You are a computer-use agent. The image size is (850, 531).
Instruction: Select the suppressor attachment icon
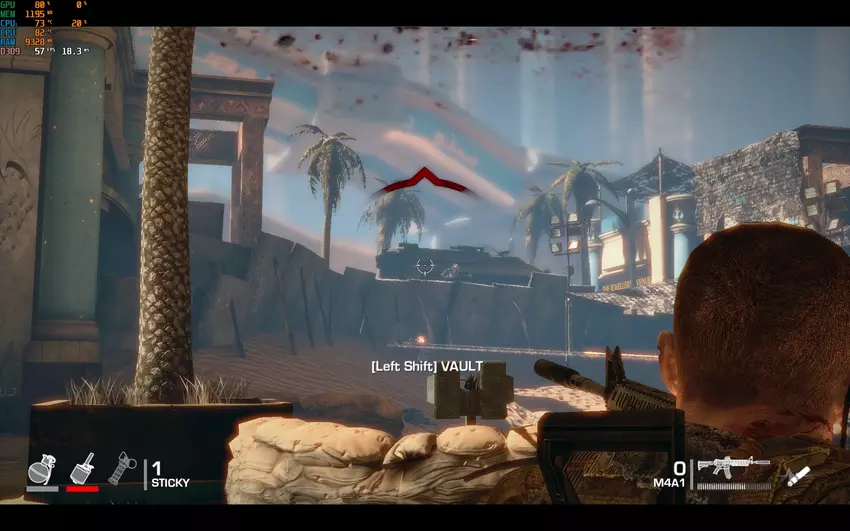tap(797, 476)
